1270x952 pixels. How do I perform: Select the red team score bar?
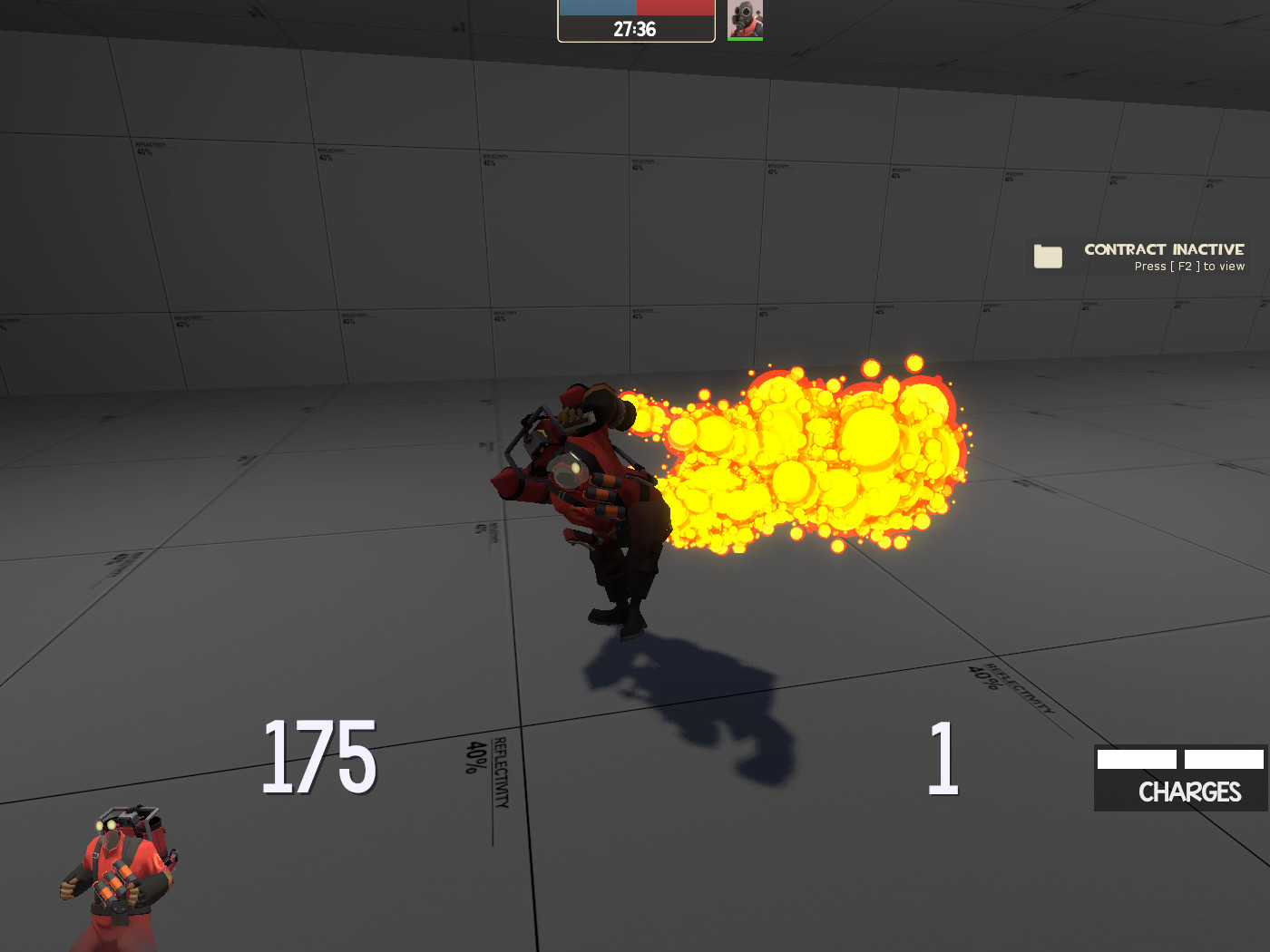(x=676, y=7)
